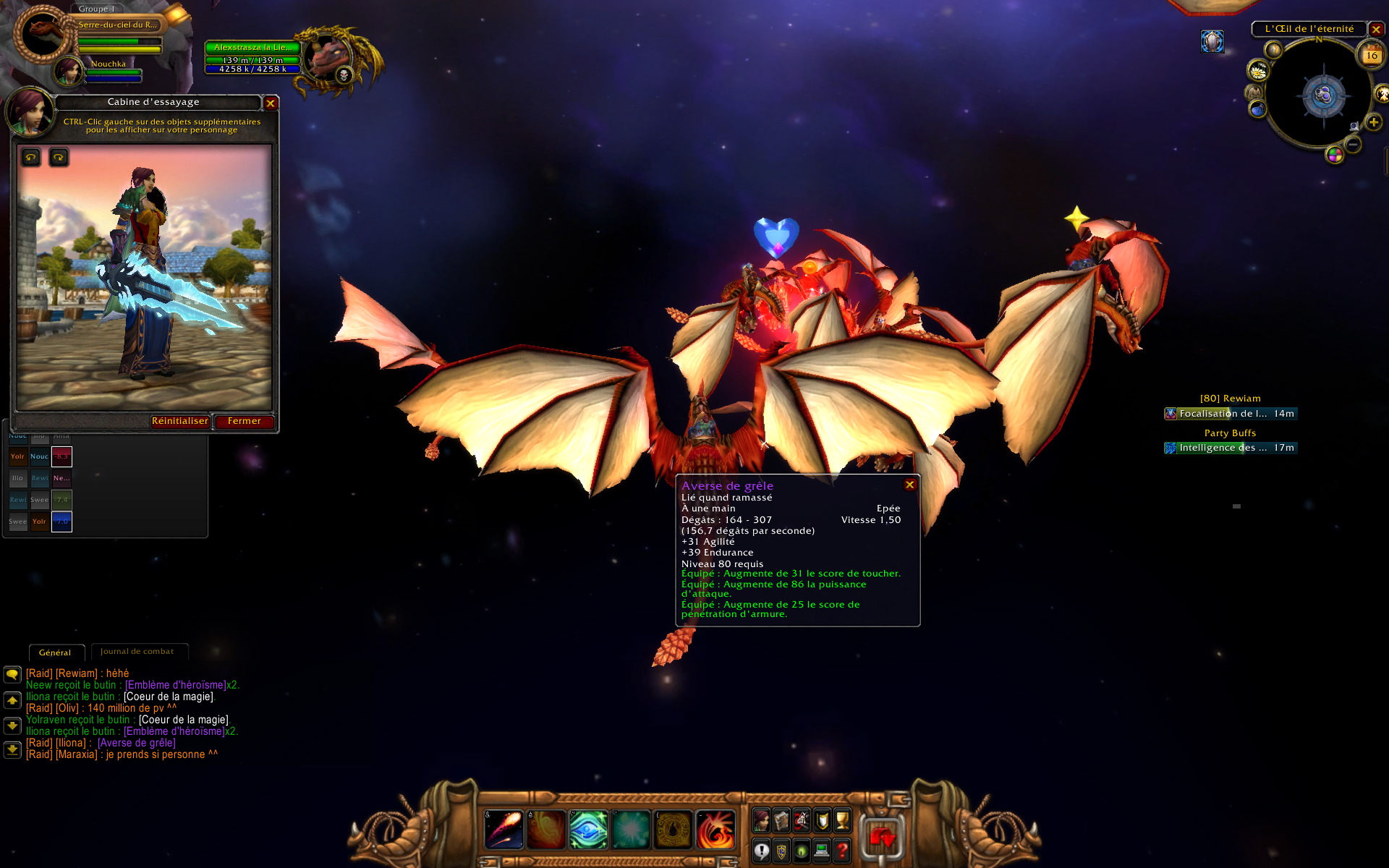Open the red question mark help button
Screen dimensions: 1389x868
pyautogui.click(x=842, y=851)
